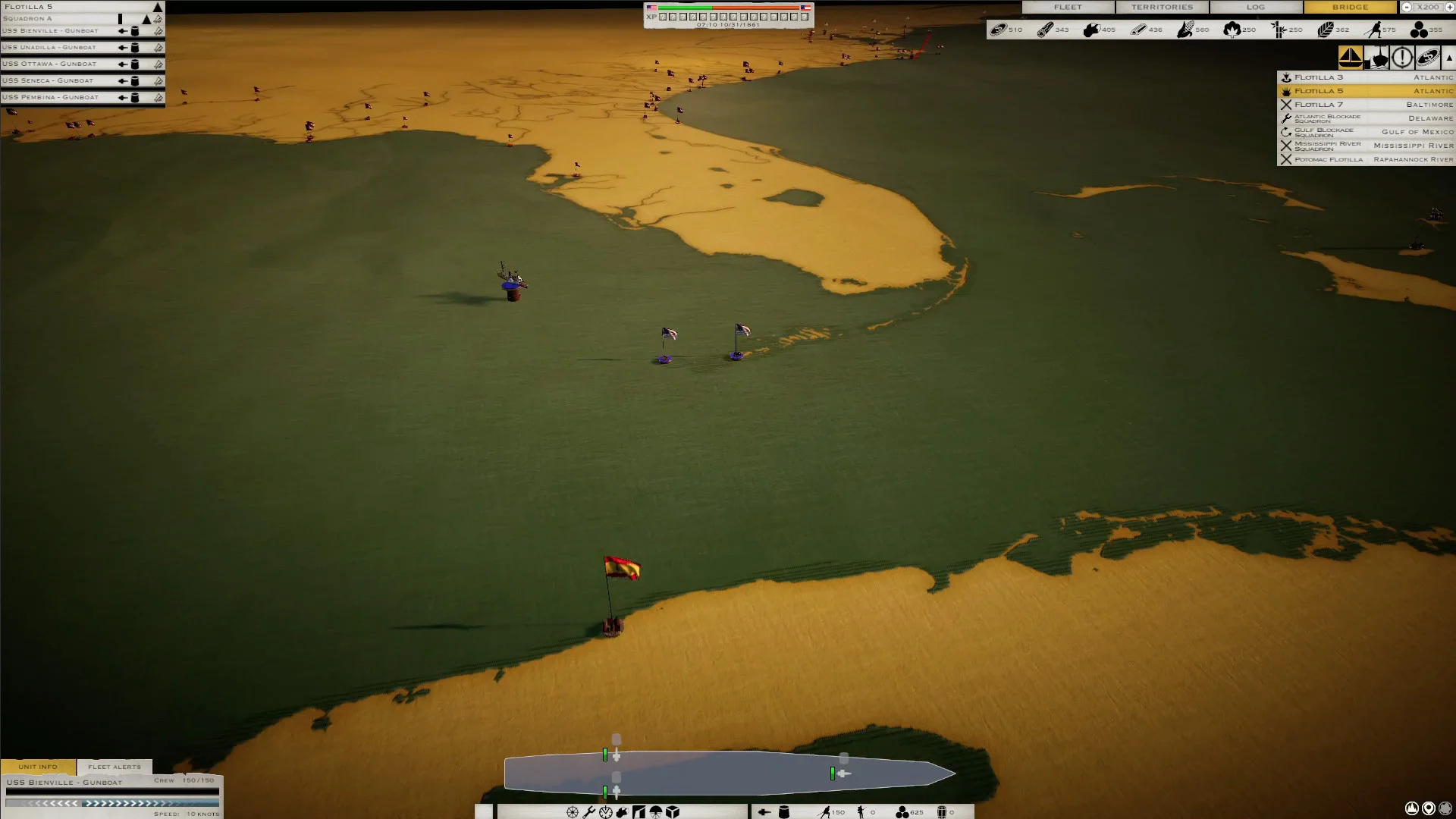Click the clock icon in the ship toolbar

pyautogui.click(x=605, y=812)
